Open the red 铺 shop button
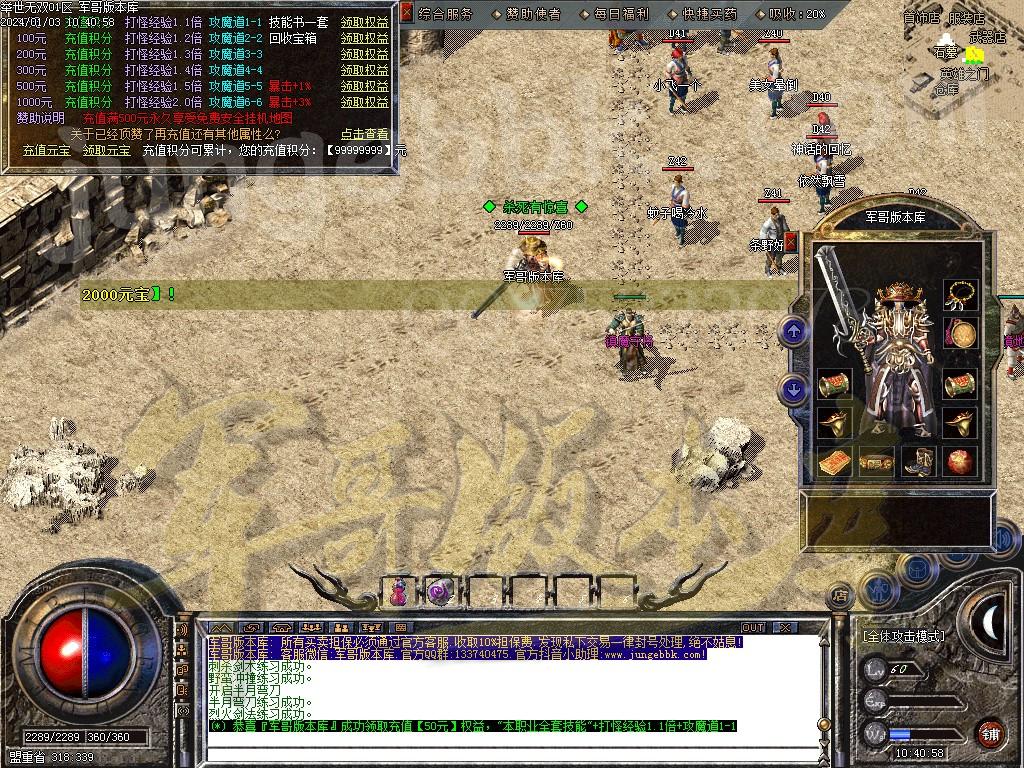This screenshot has width=1024, height=768. tap(990, 733)
